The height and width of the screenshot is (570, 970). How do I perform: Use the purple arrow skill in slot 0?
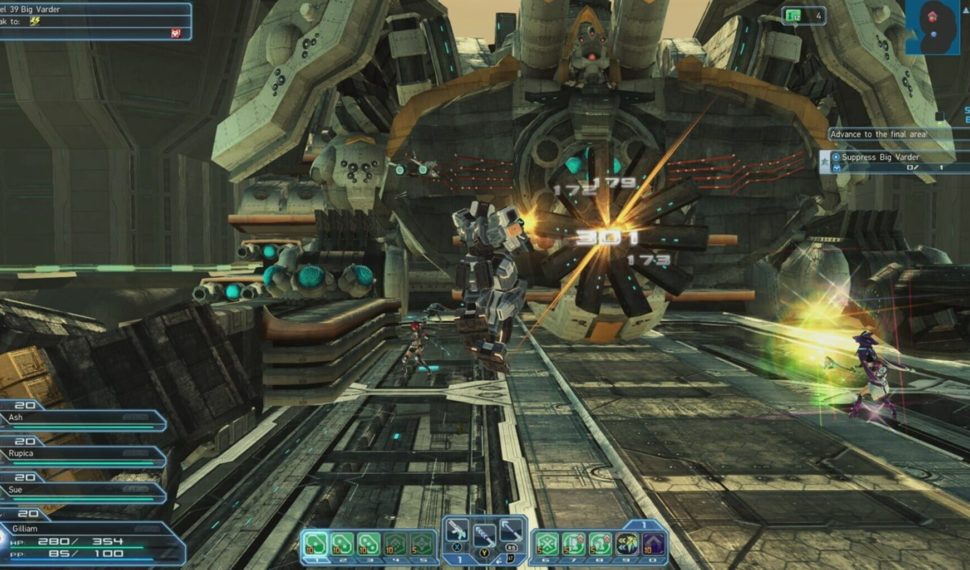[x=653, y=544]
